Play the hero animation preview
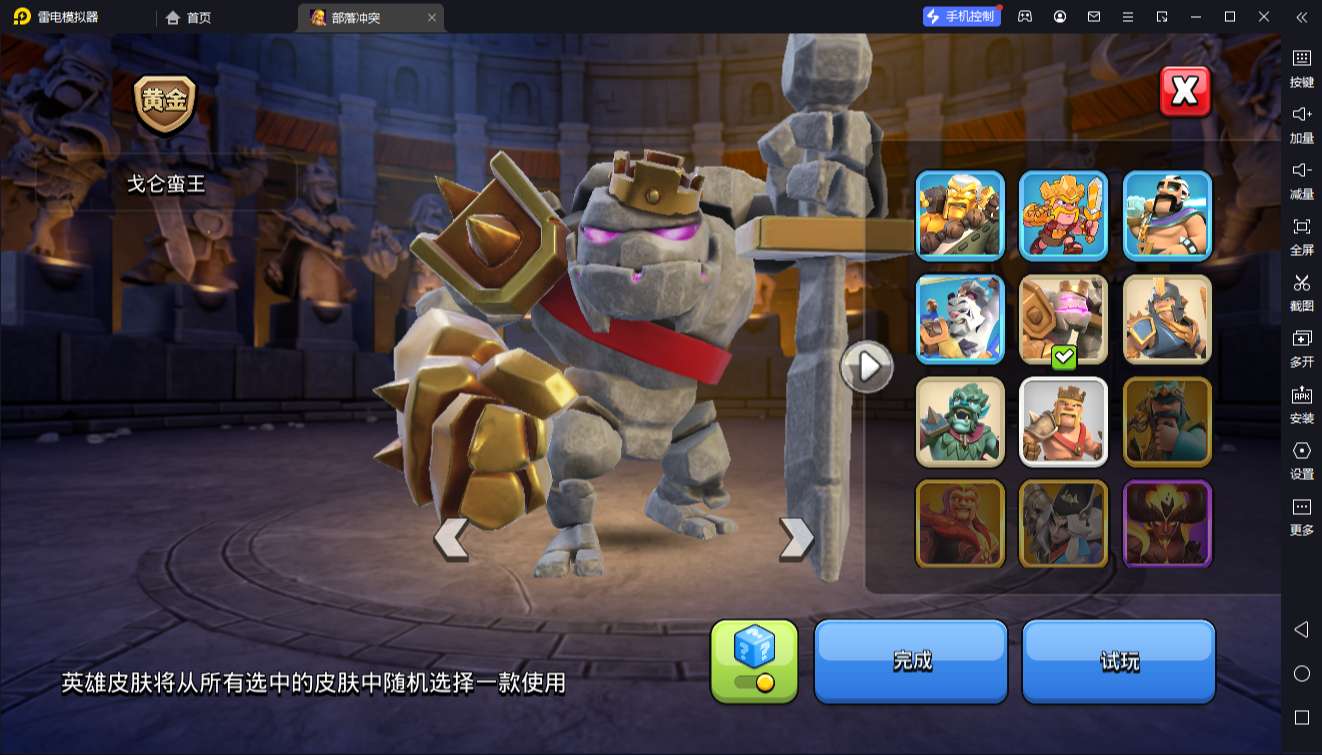1322x755 pixels. pos(866,367)
